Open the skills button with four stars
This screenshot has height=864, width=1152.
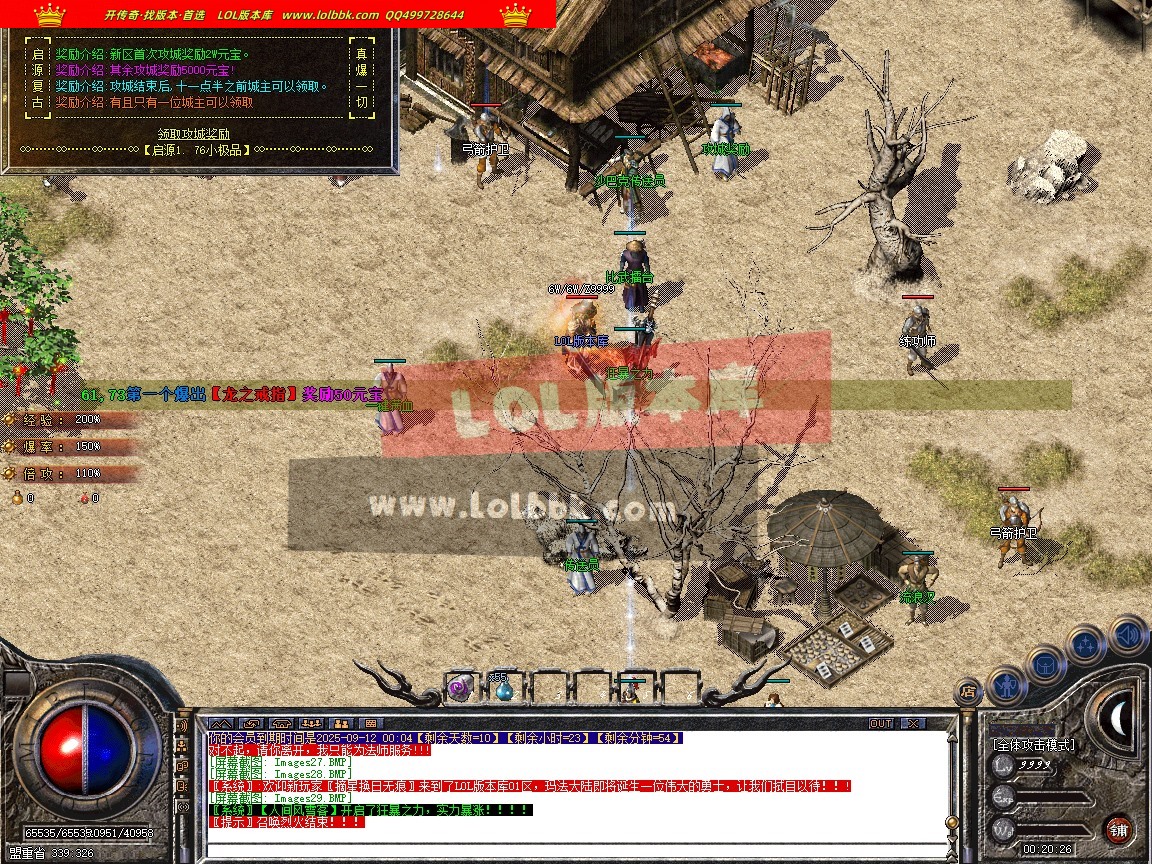1085,643
